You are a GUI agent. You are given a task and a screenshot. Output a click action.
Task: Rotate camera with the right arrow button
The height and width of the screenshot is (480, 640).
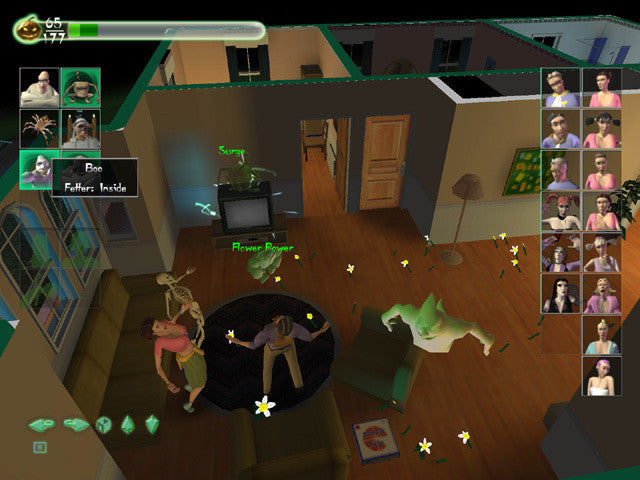click(76, 424)
